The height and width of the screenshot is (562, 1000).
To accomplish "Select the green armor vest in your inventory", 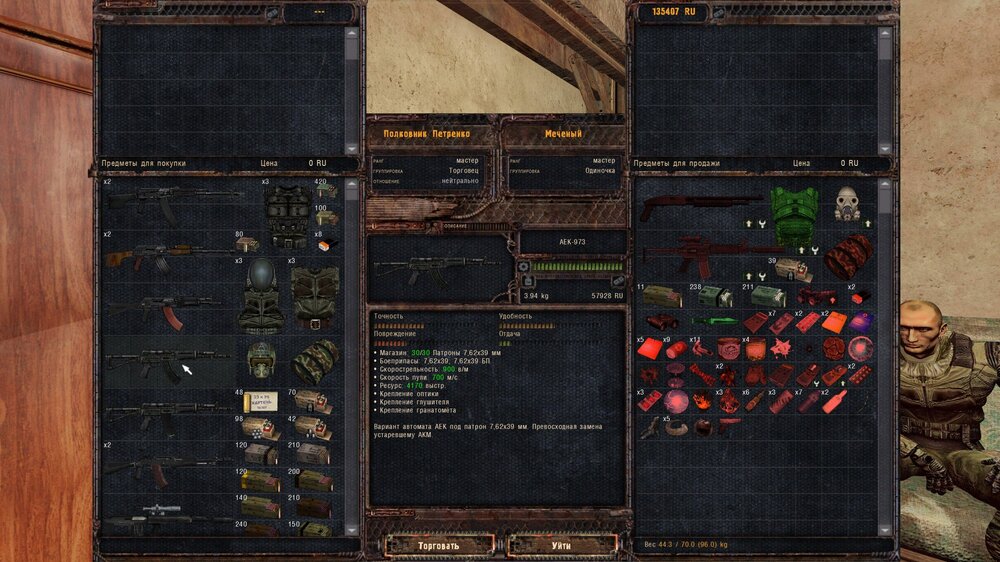I will (x=795, y=215).
